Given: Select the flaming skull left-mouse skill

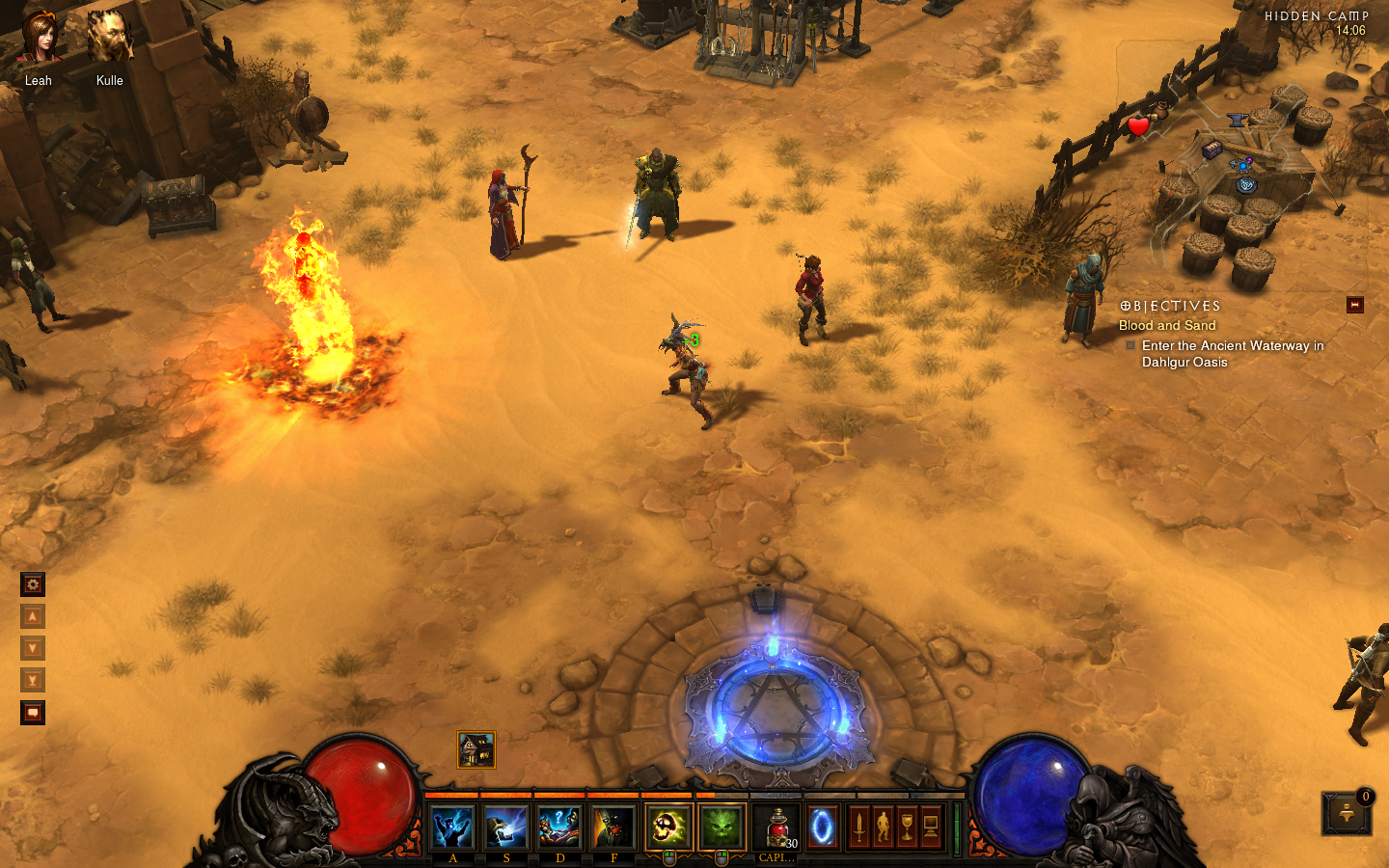Looking at the screenshot, I should [x=668, y=827].
